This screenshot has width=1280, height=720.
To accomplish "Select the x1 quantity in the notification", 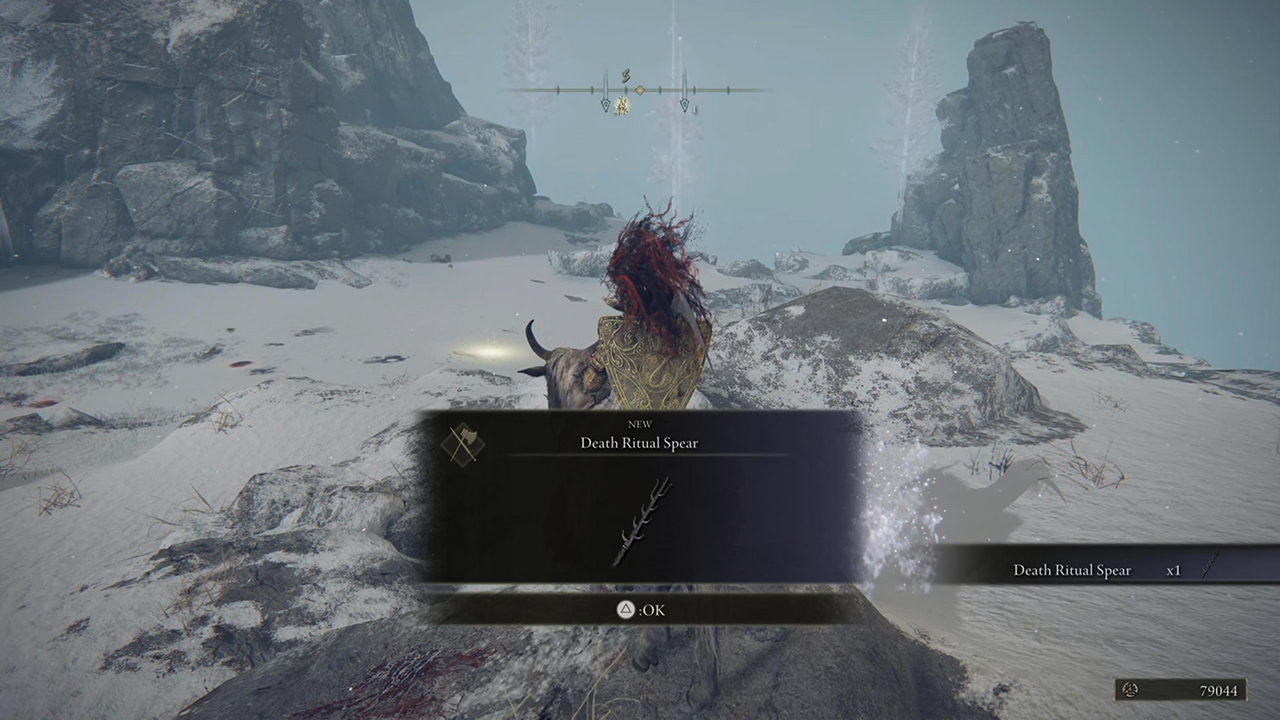I will (1173, 569).
